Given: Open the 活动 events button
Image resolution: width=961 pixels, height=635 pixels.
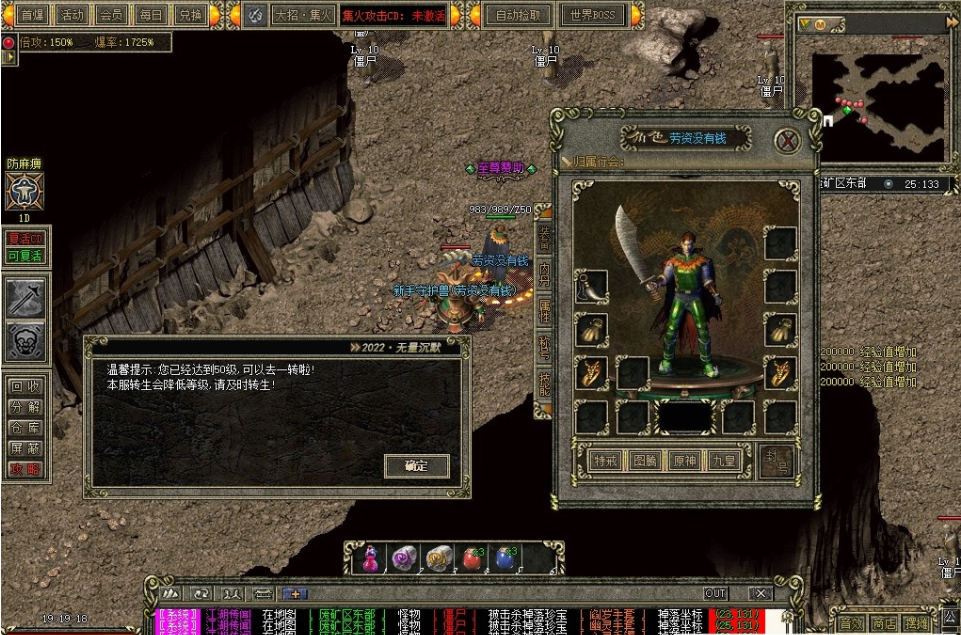Looking at the screenshot, I should (72, 15).
